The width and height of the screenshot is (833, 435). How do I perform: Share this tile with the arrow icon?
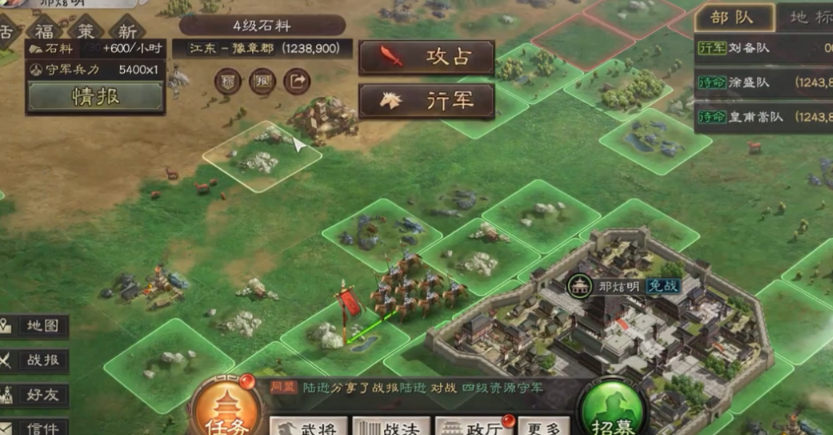pyautogui.click(x=297, y=81)
